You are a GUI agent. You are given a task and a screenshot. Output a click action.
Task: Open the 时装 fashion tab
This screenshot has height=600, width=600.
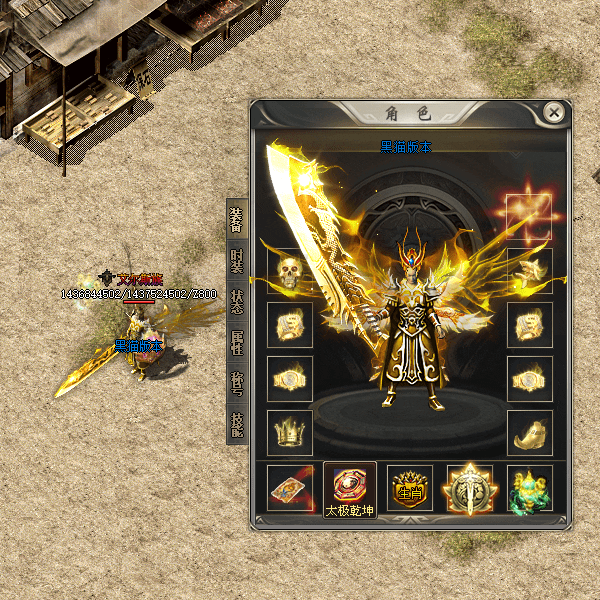(237, 261)
